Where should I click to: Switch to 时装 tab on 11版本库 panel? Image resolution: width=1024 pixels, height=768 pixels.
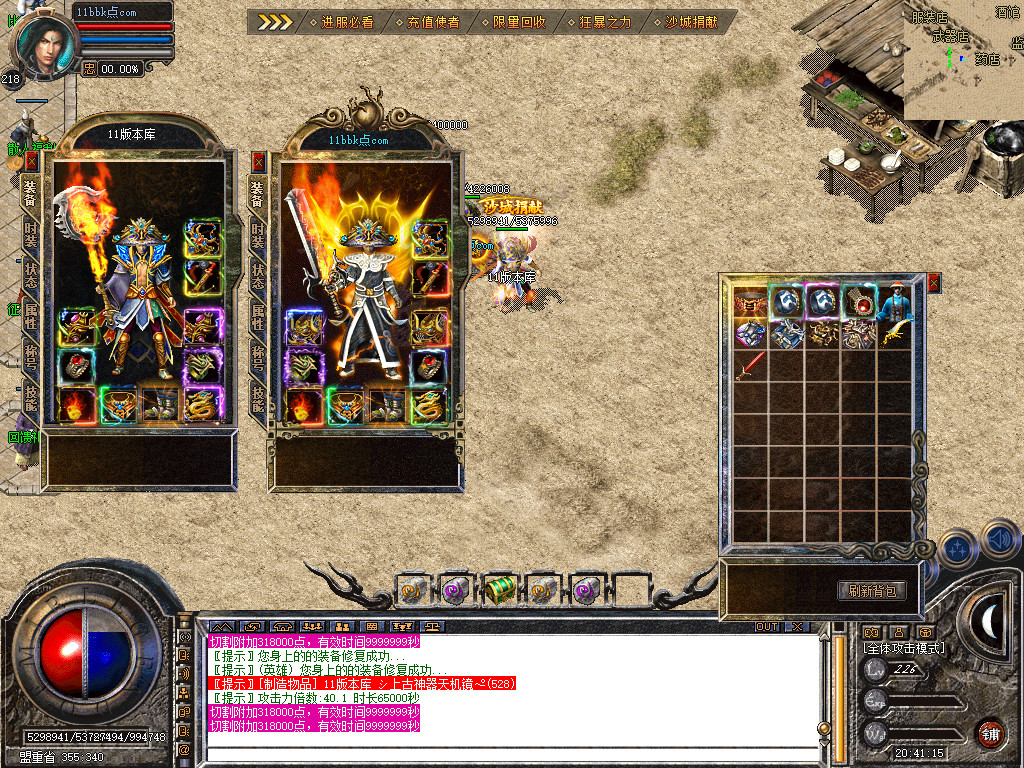pyautogui.click(x=32, y=235)
